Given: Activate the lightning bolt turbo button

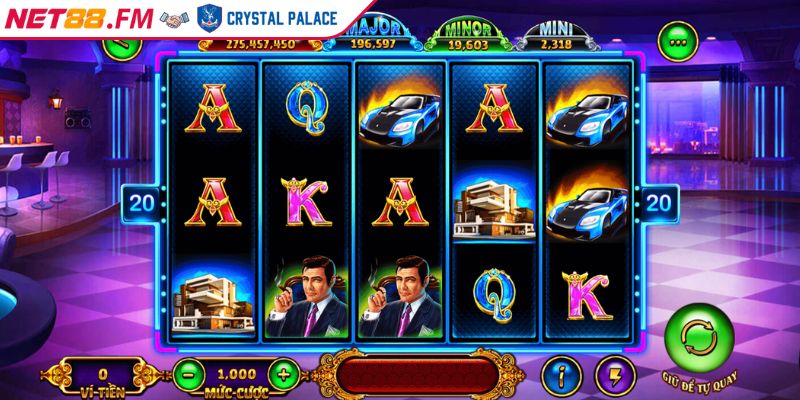Looking at the screenshot, I should point(611,376).
